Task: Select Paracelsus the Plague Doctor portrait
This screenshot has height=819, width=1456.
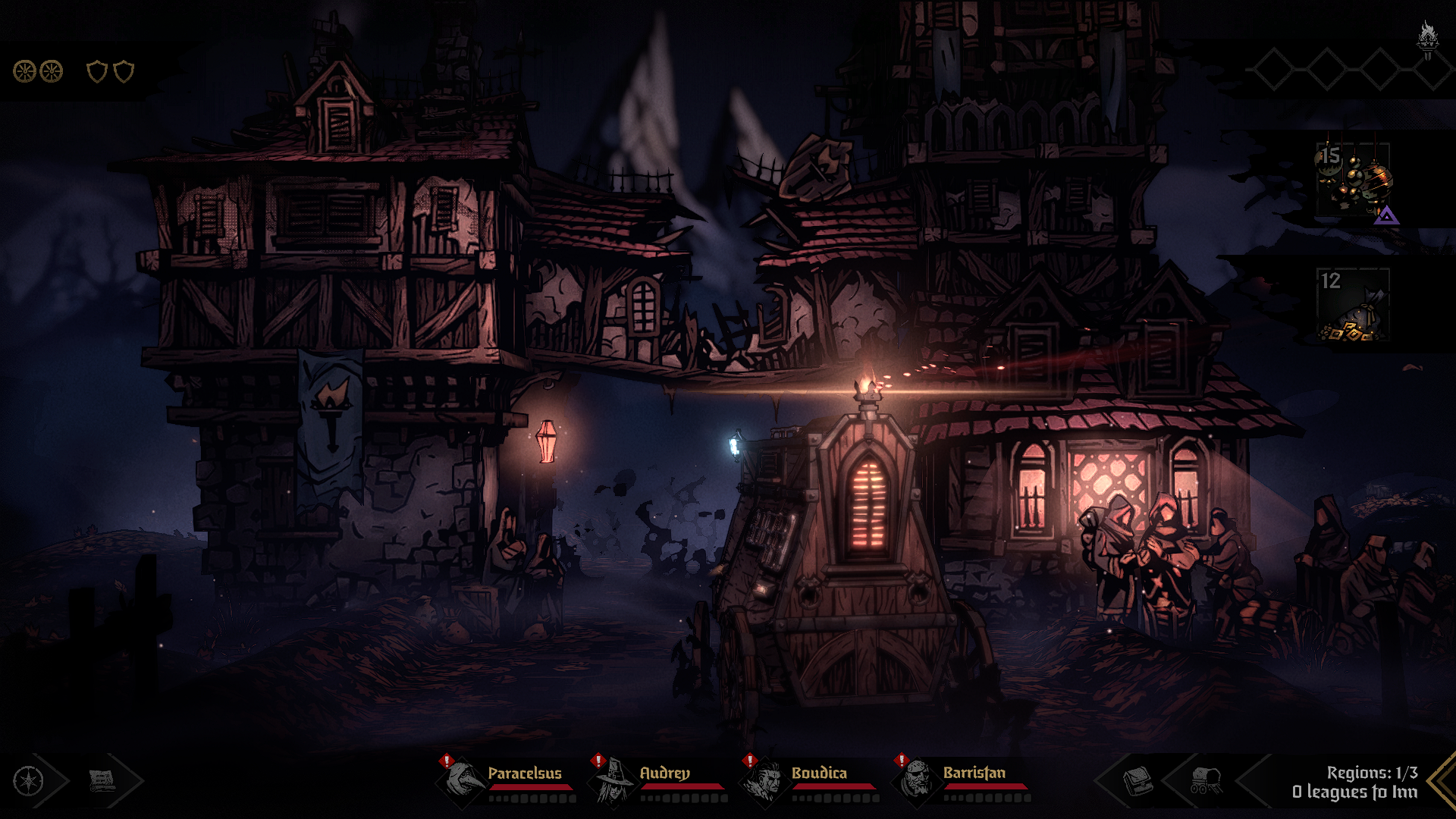Action: click(x=462, y=780)
